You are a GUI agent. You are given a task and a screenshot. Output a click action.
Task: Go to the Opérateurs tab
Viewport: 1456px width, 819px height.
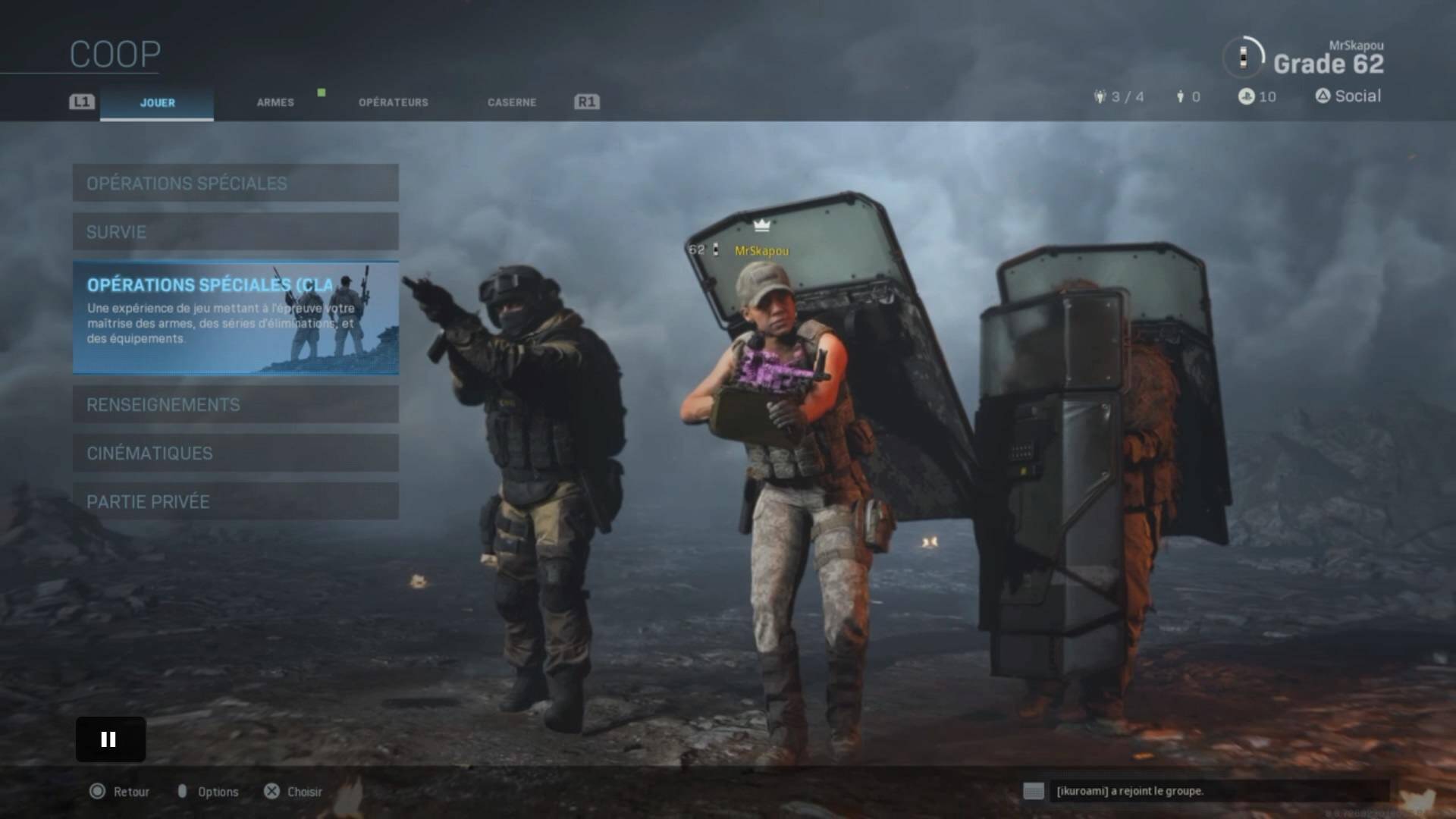pos(393,102)
